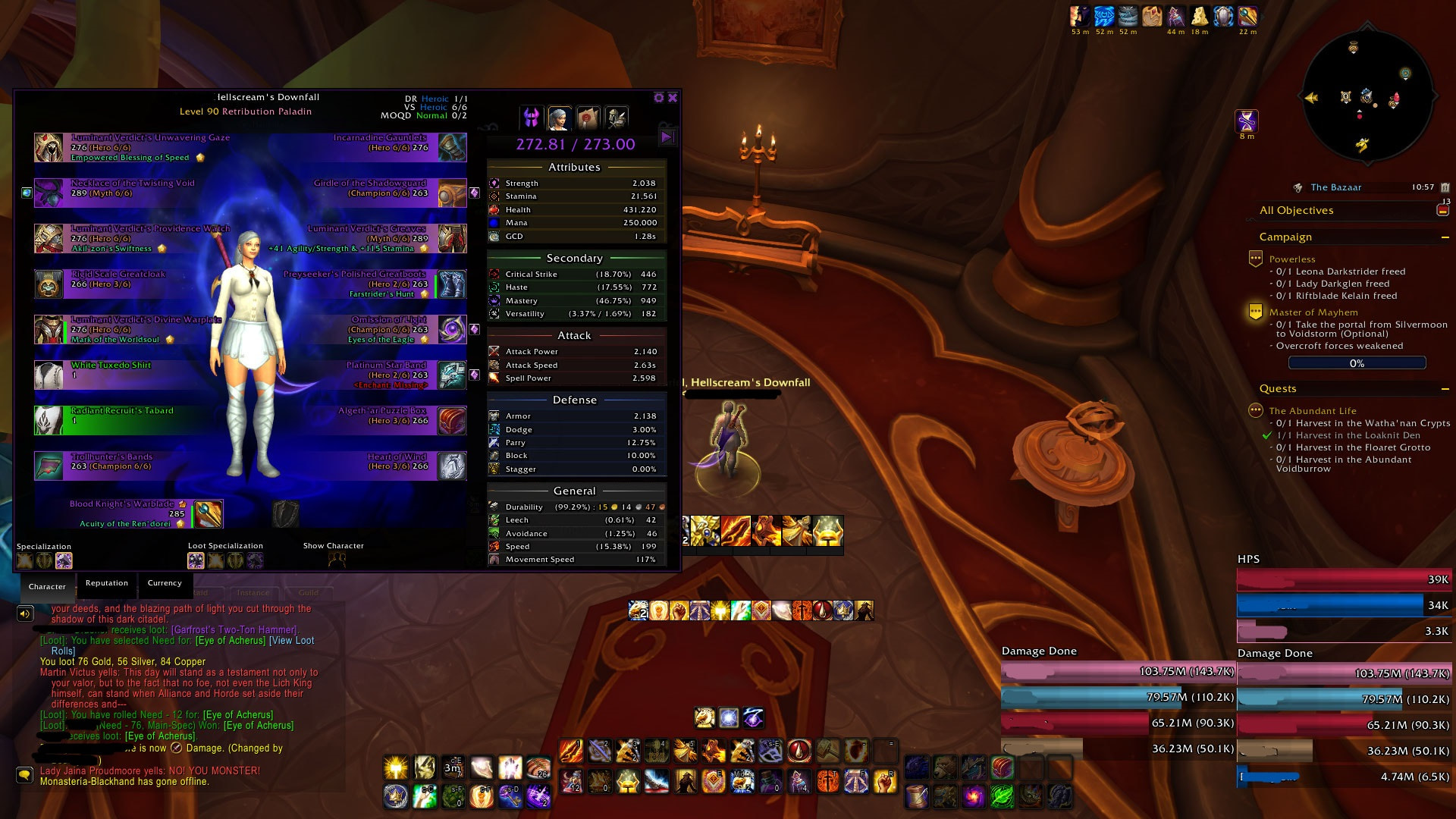The width and height of the screenshot is (1456, 819).
Task: Inspect the Blood Knight's Warblade weapon slot
Action: coord(208,514)
